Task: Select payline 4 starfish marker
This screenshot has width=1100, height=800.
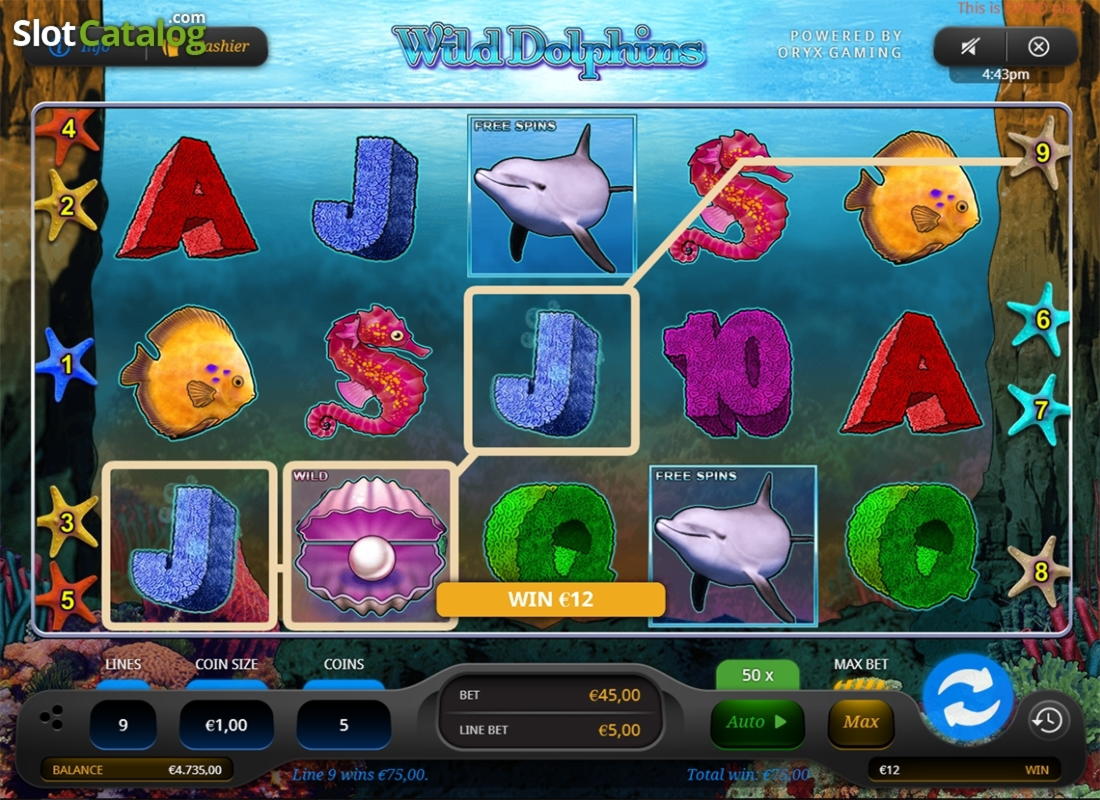Action: [68, 130]
